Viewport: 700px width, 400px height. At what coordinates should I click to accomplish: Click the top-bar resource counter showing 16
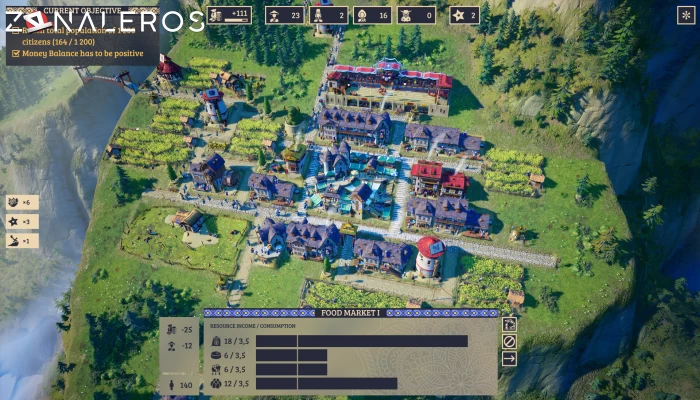(x=372, y=15)
